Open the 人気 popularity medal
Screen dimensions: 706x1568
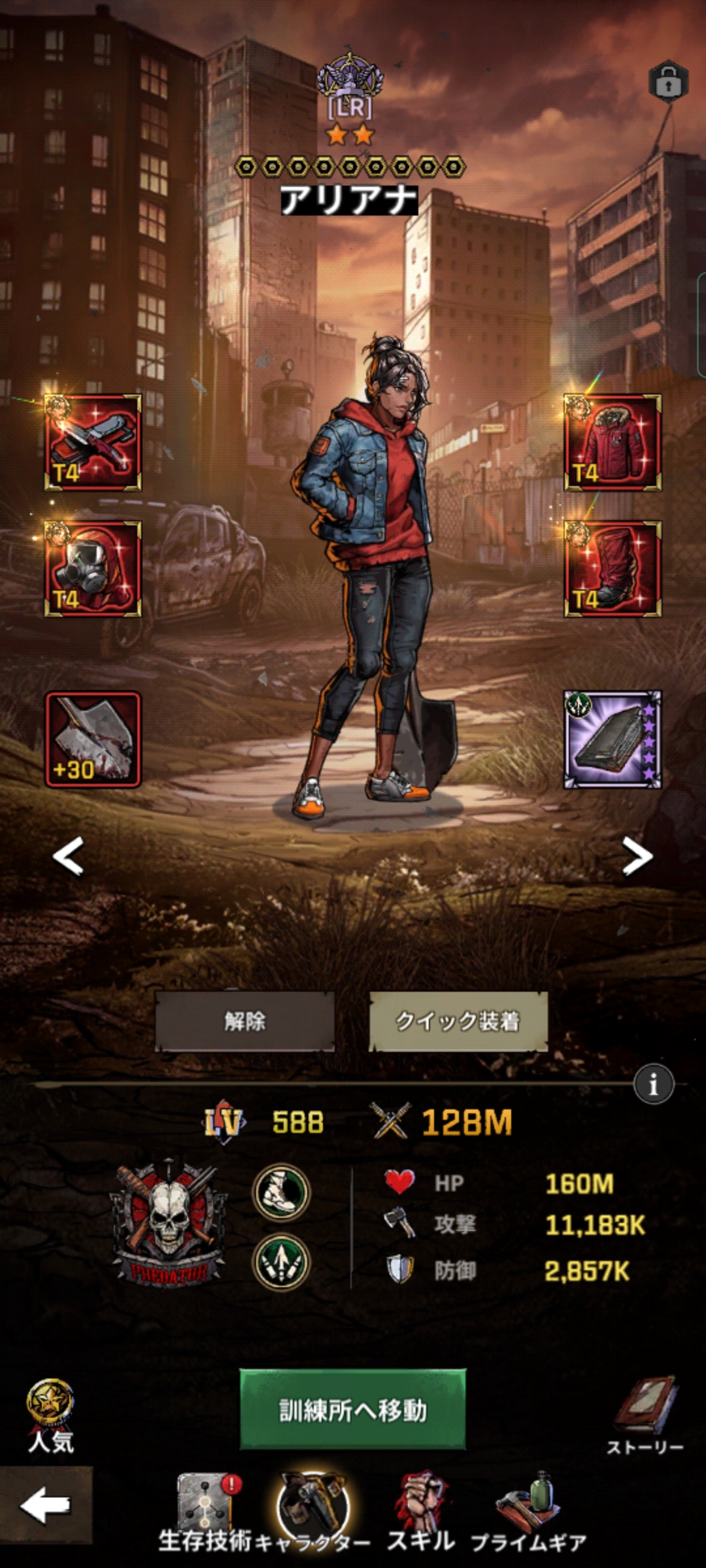[50, 1414]
